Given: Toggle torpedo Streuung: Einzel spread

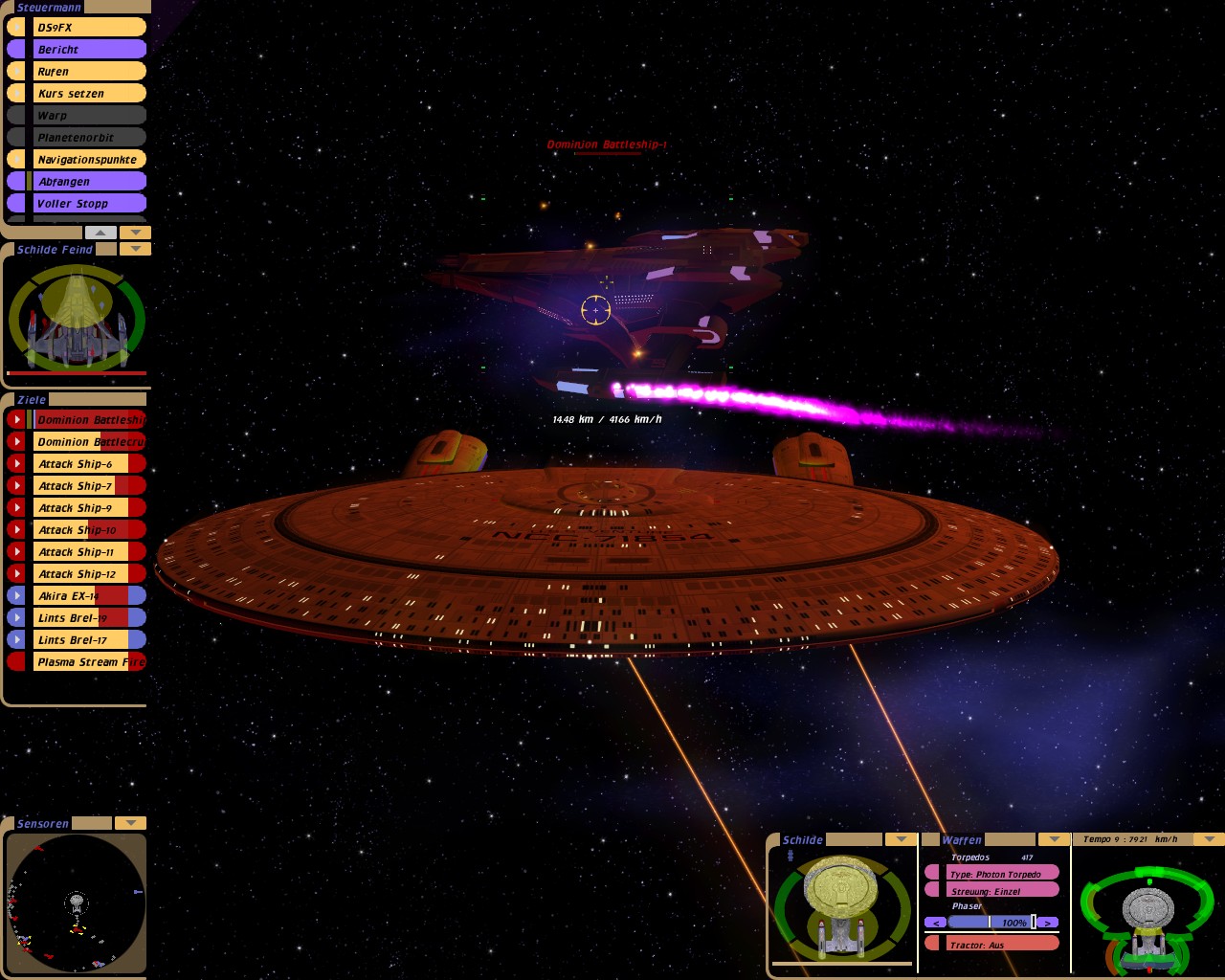Looking at the screenshot, I should point(1000,891).
